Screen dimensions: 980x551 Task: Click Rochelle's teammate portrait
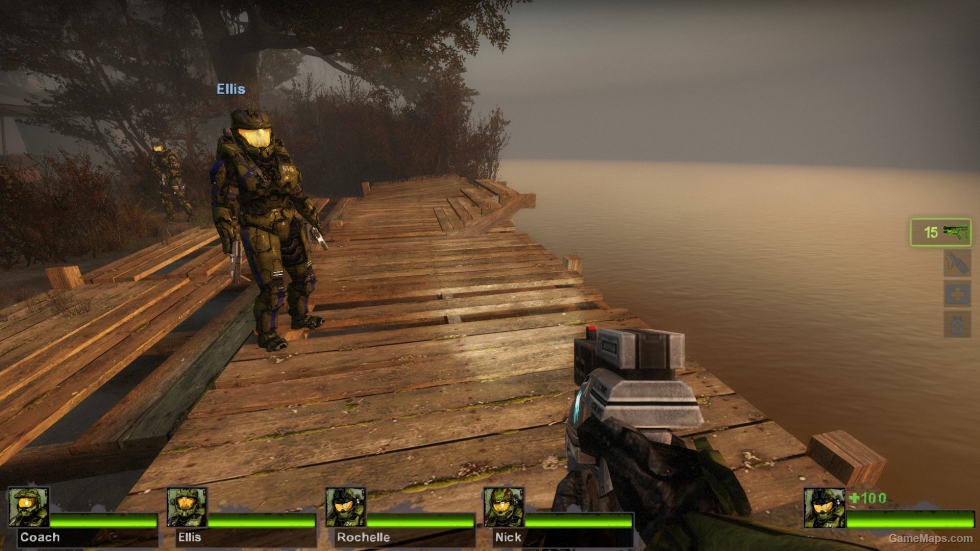point(345,507)
